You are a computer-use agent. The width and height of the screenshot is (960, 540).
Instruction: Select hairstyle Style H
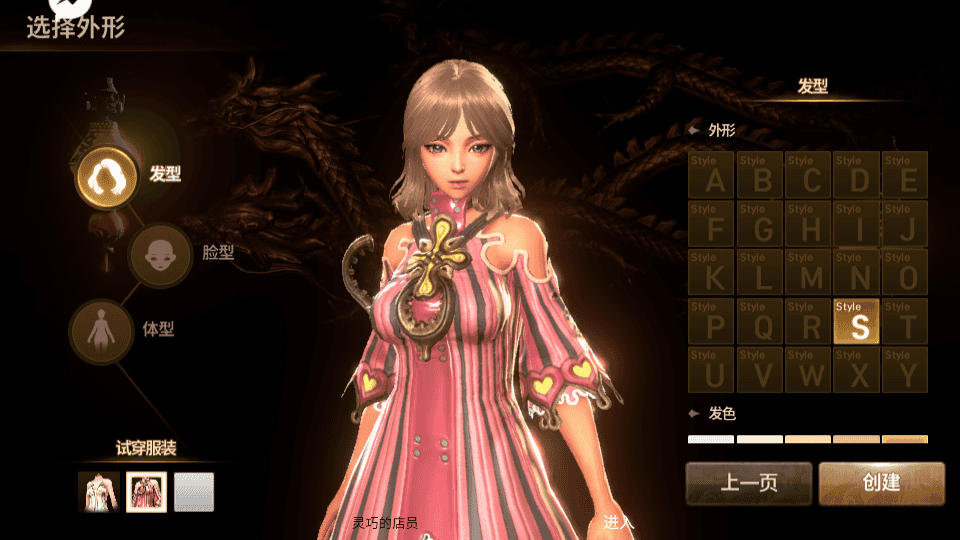(x=808, y=224)
